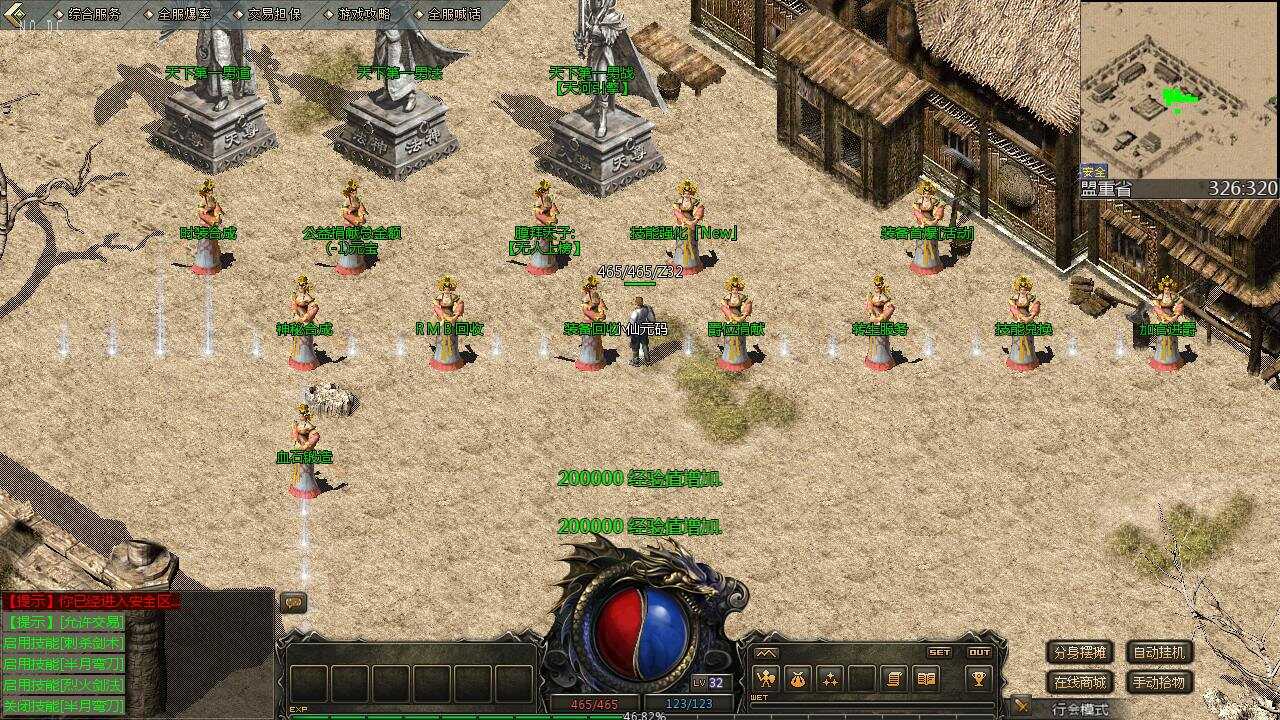Toggle the chat bubble button
This screenshot has height=720, width=1280.
click(293, 602)
